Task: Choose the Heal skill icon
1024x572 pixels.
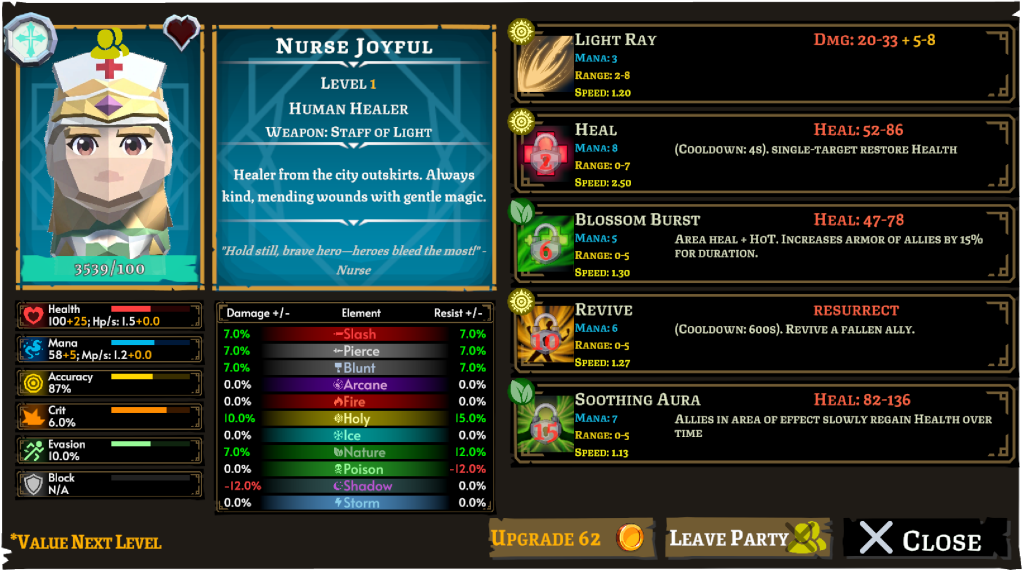Action: pyautogui.click(x=544, y=156)
